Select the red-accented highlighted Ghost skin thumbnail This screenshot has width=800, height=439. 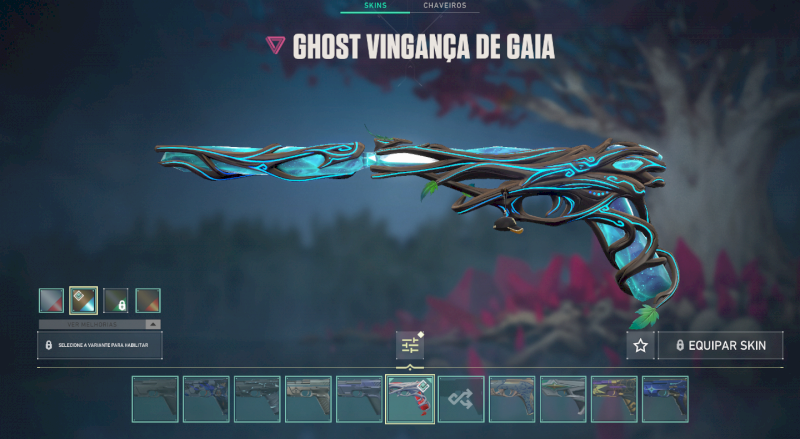(x=410, y=398)
